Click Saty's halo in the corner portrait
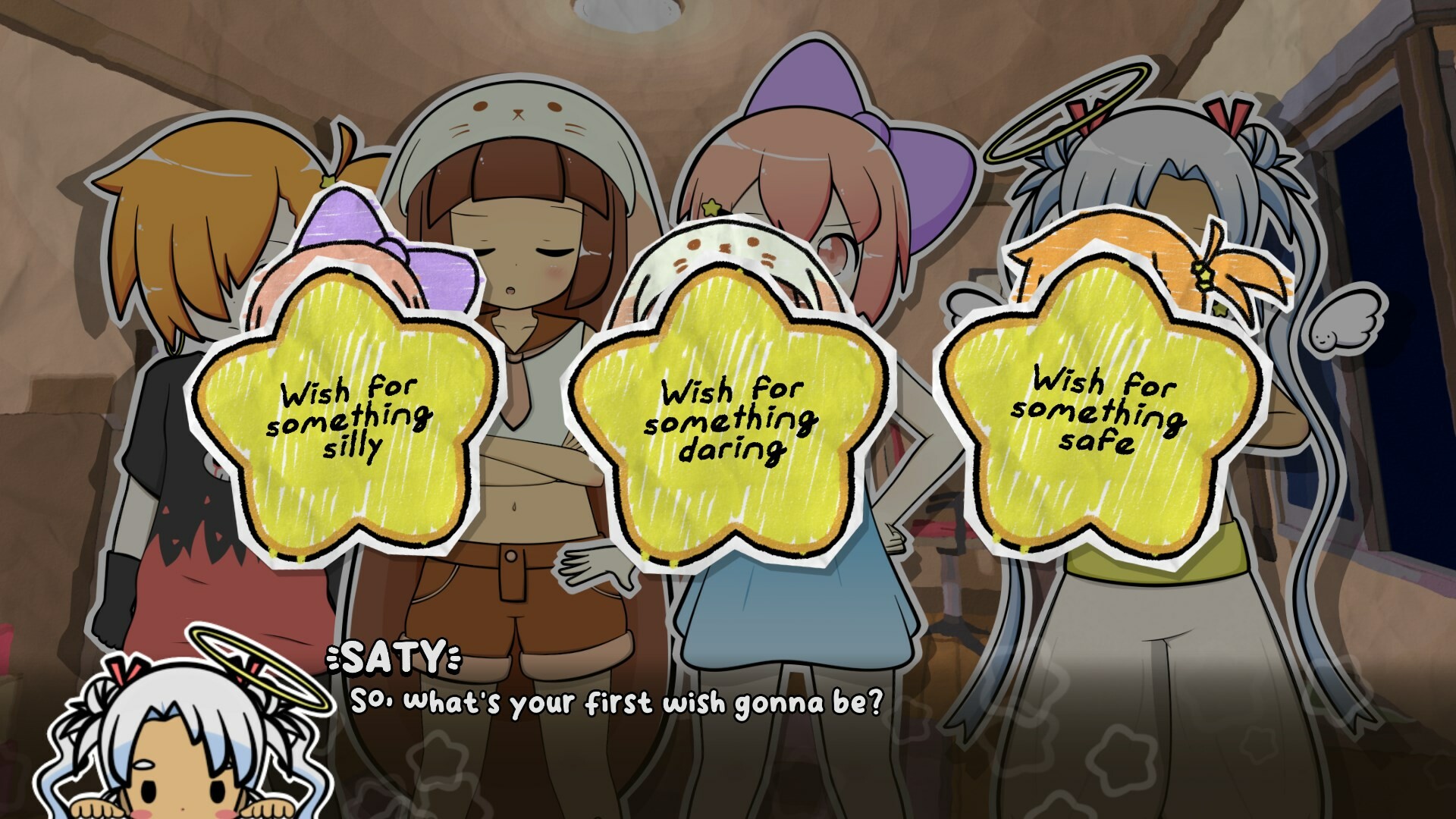Image resolution: width=1456 pixels, height=819 pixels. click(243, 667)
